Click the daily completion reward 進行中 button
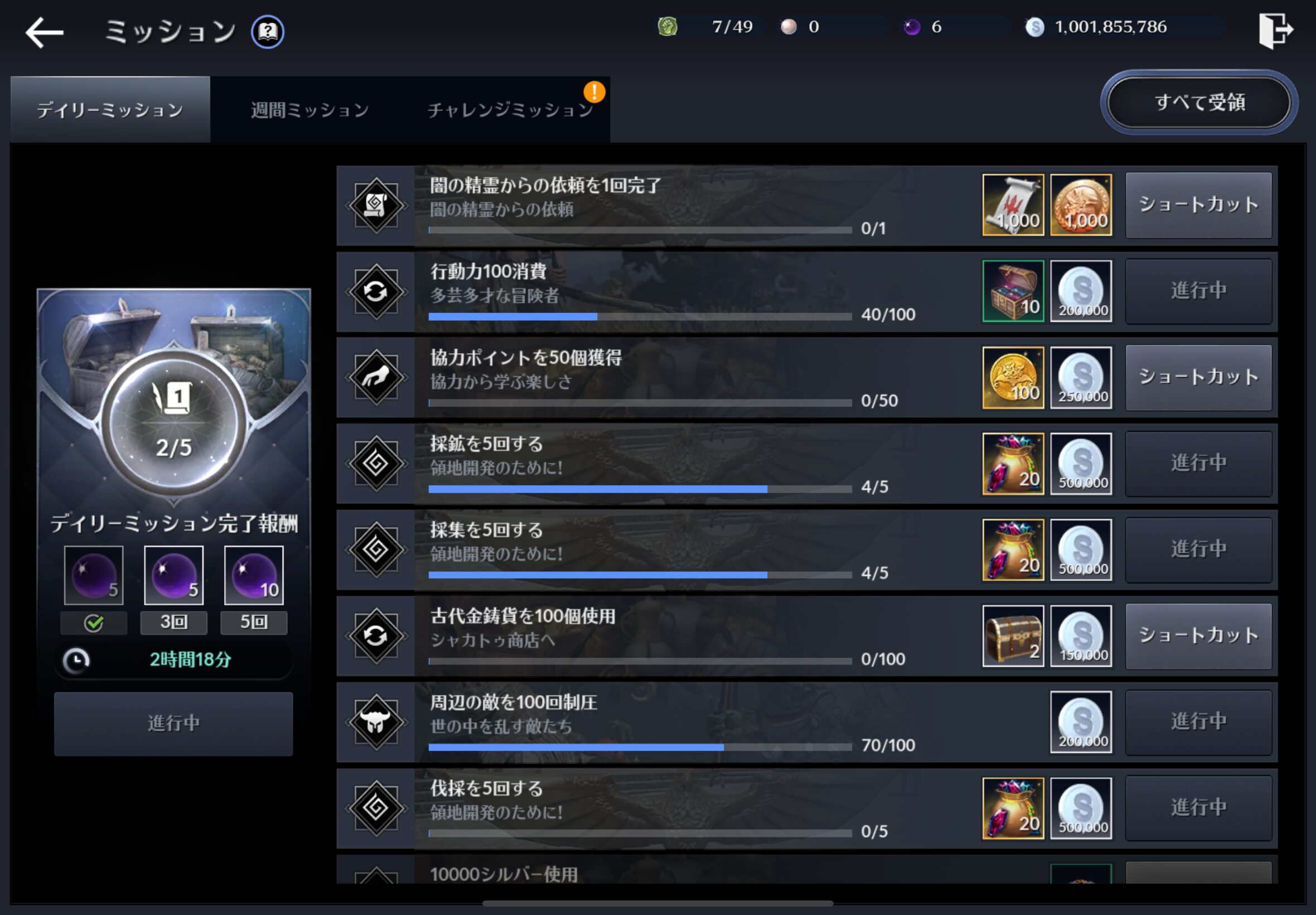1316x915 pixels. (x=173, y=724)
